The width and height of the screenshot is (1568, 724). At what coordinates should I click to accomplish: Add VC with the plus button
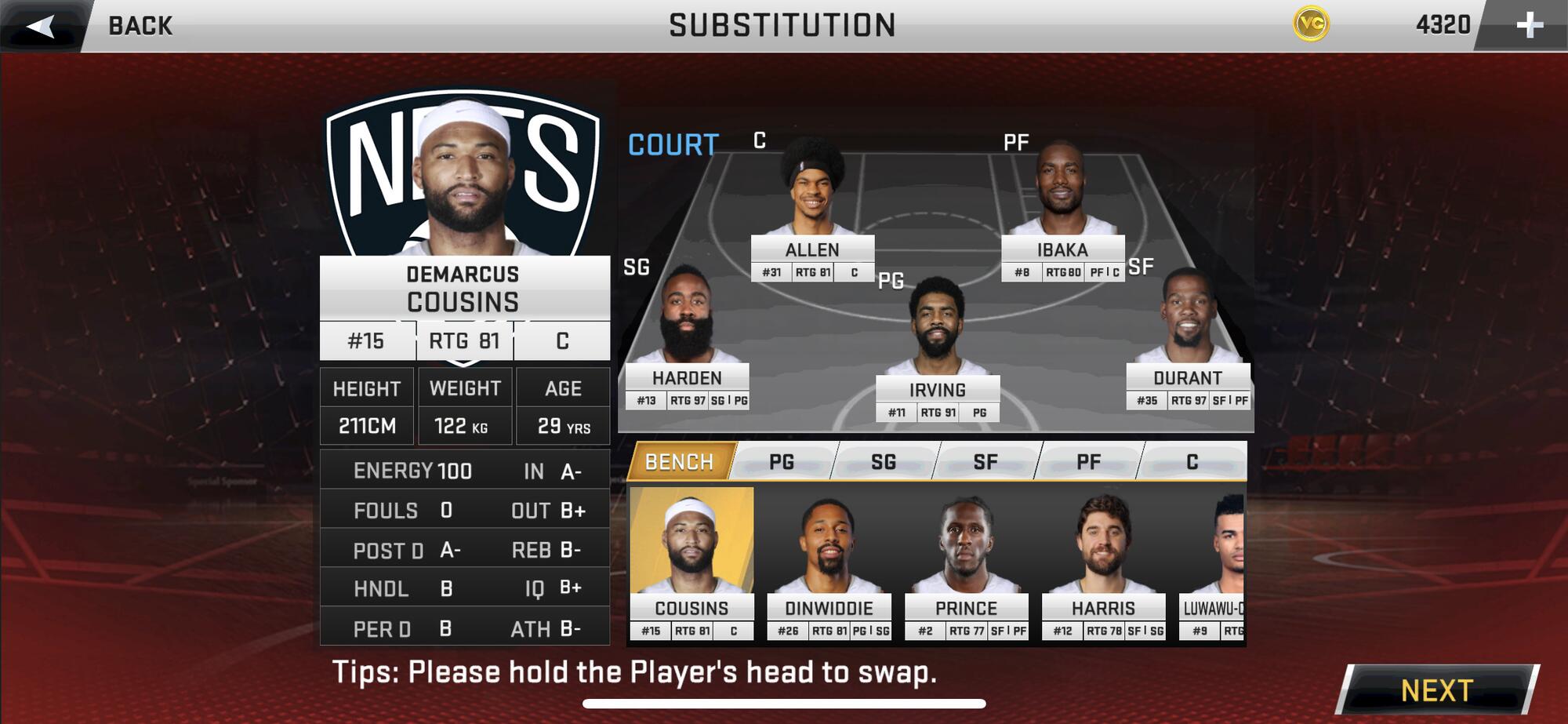click(1529, 25)
